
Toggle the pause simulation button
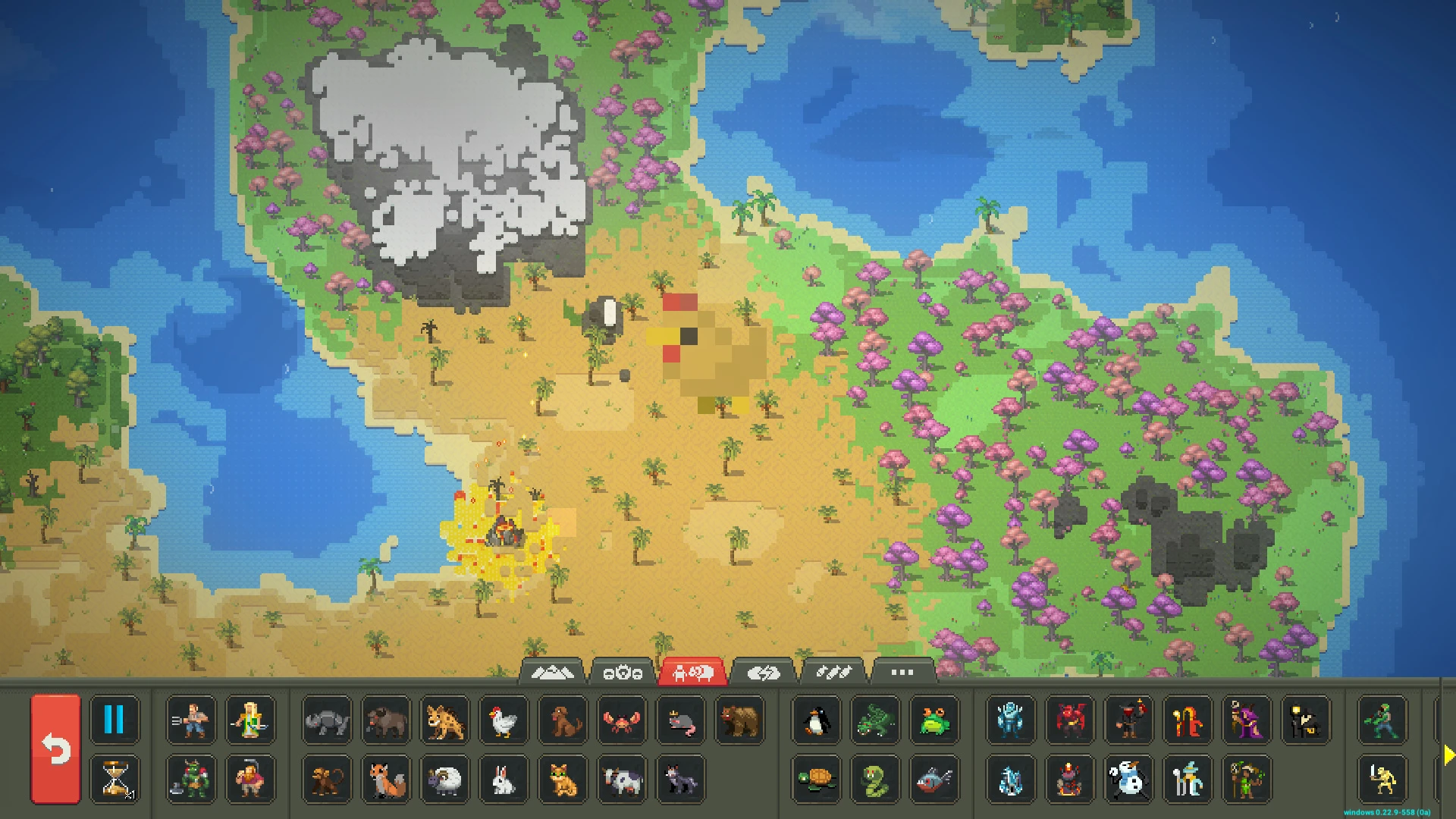click(x=115, y=721)
